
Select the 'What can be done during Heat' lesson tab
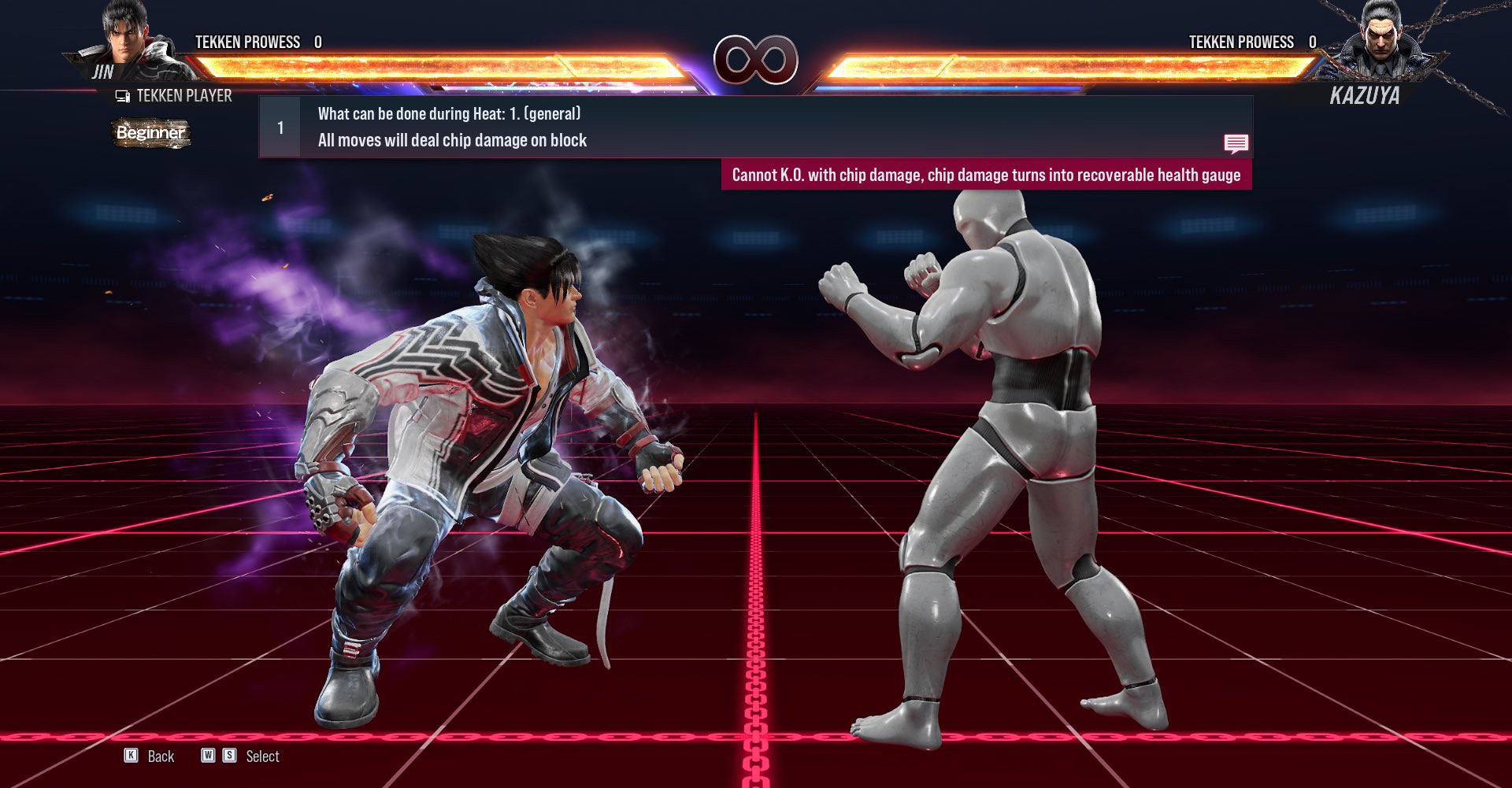pos(447,114)
